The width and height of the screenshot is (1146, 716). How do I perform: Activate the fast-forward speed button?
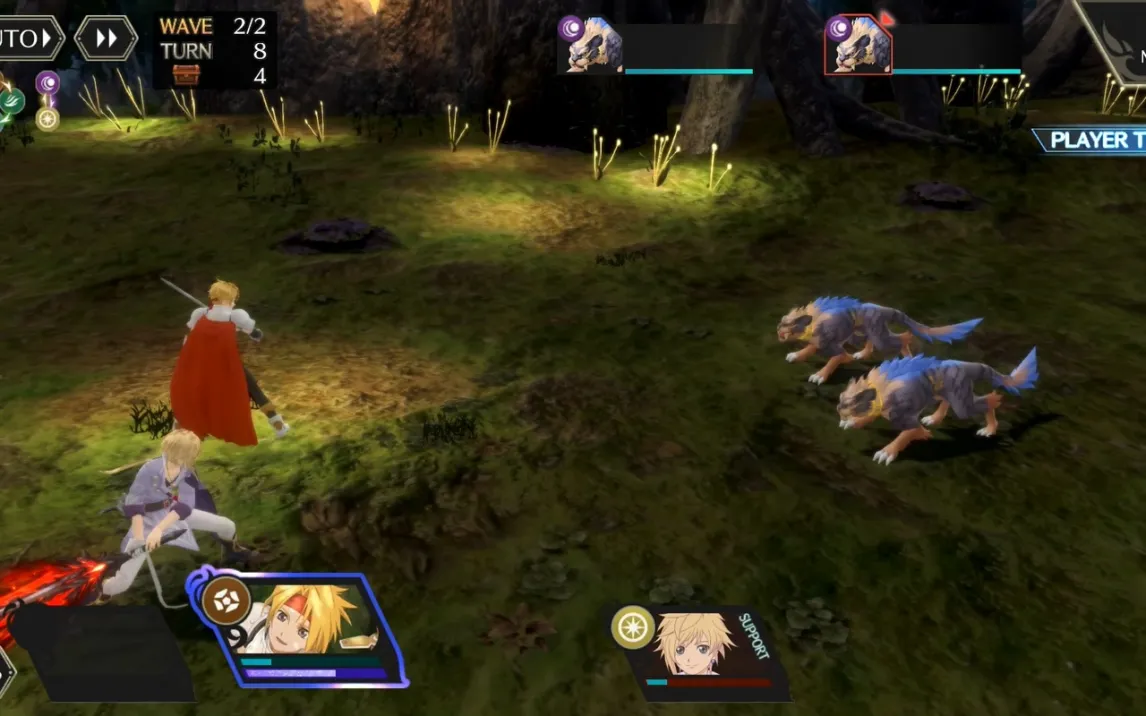pos(105,38)
